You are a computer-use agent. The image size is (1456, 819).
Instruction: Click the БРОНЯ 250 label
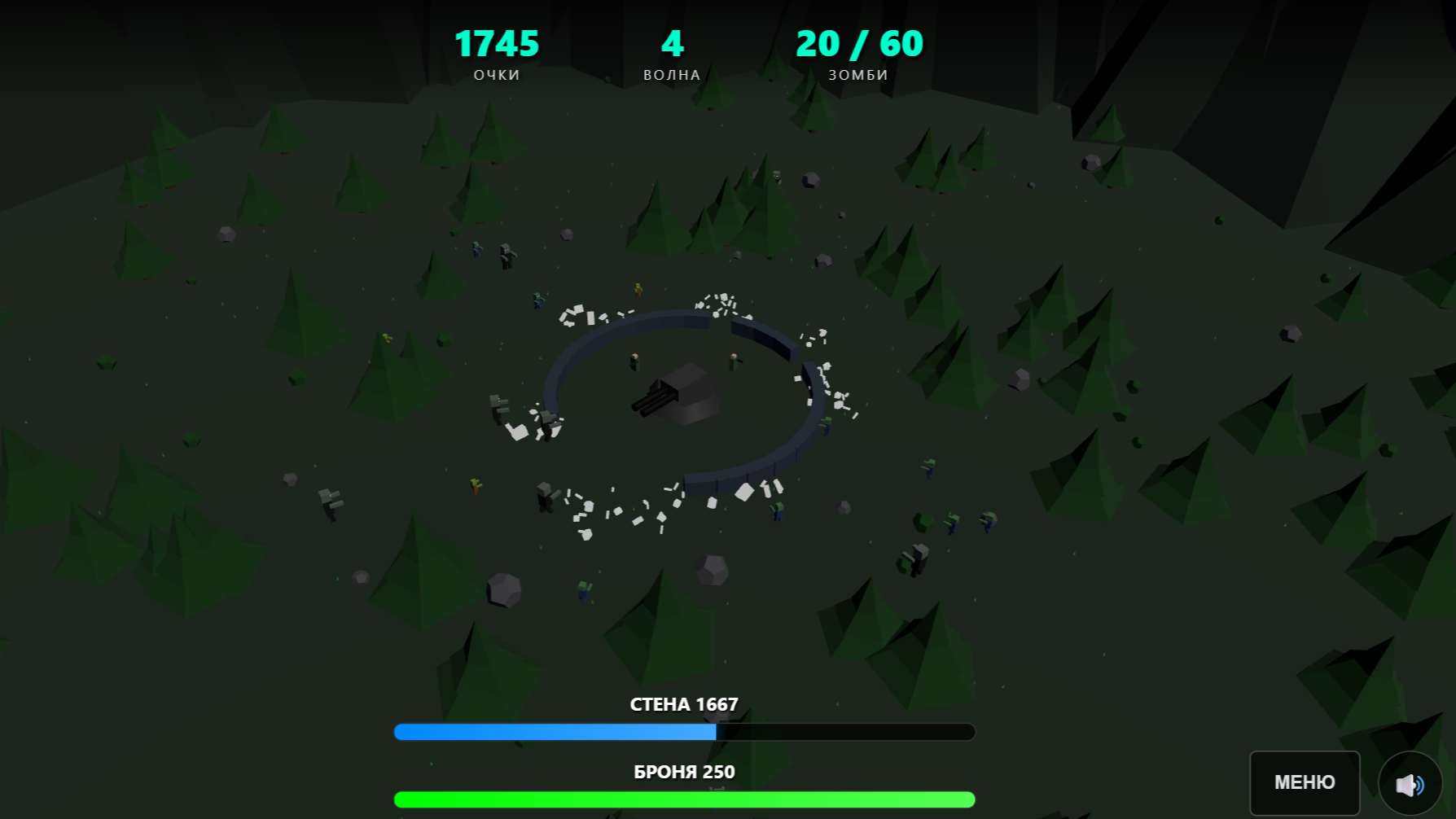coord(683,772)
